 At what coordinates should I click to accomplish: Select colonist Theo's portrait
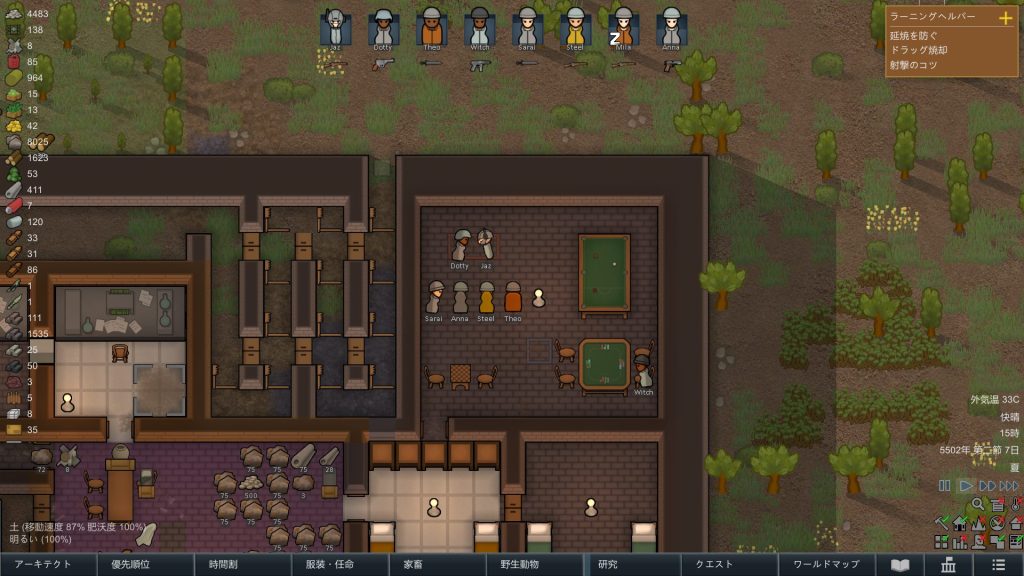tap(431, 28)
